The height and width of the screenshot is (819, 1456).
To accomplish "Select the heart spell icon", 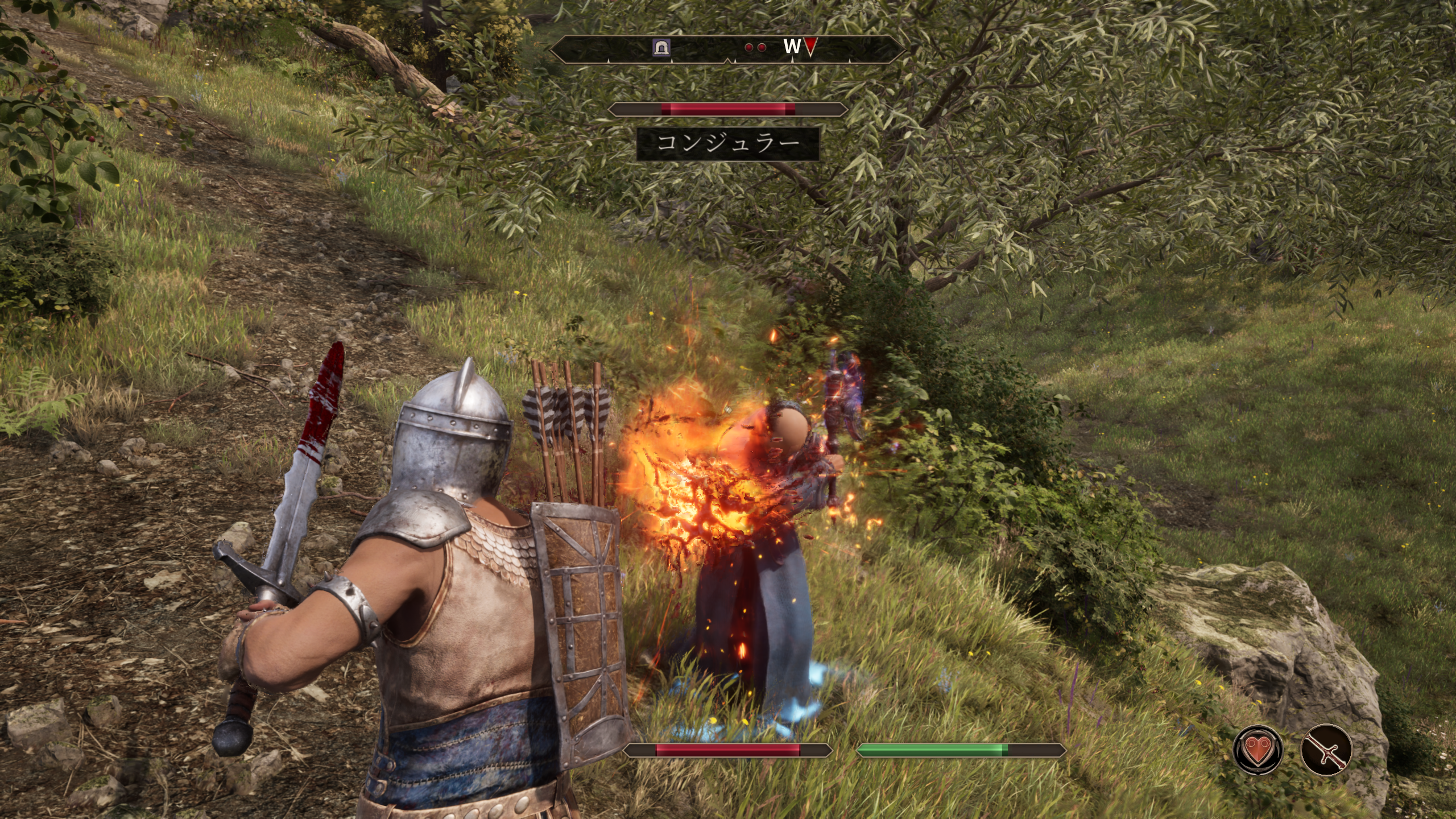I will [x=1258, y=750].
